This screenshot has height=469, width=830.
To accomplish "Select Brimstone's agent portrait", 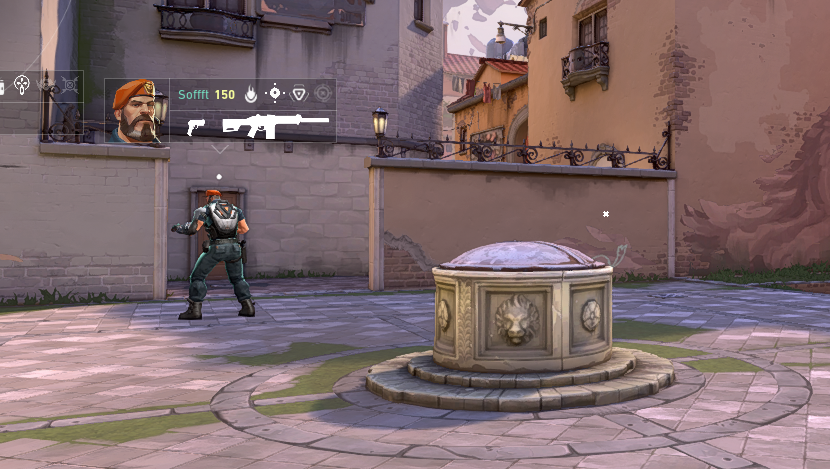I will tap(137, 111).
